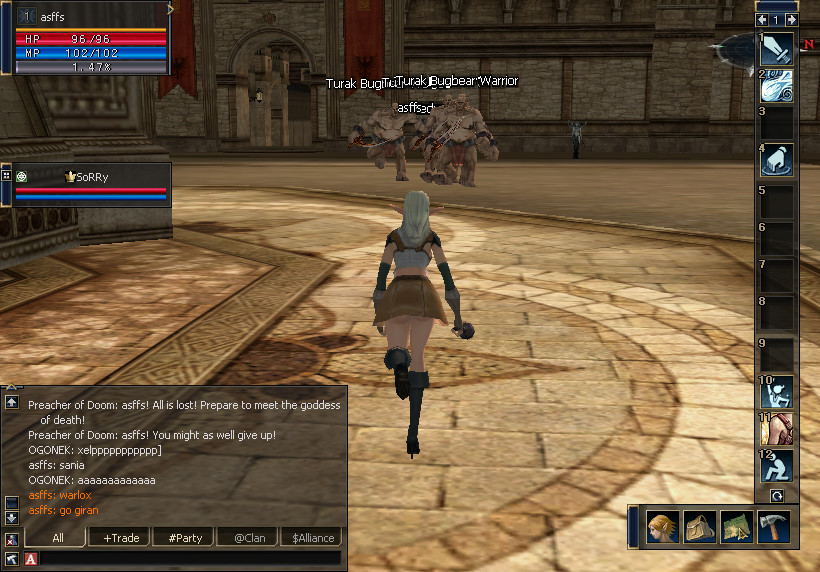Select the SoRRy party member frame
Screen dimensions: 820x572
click(92, 185)
